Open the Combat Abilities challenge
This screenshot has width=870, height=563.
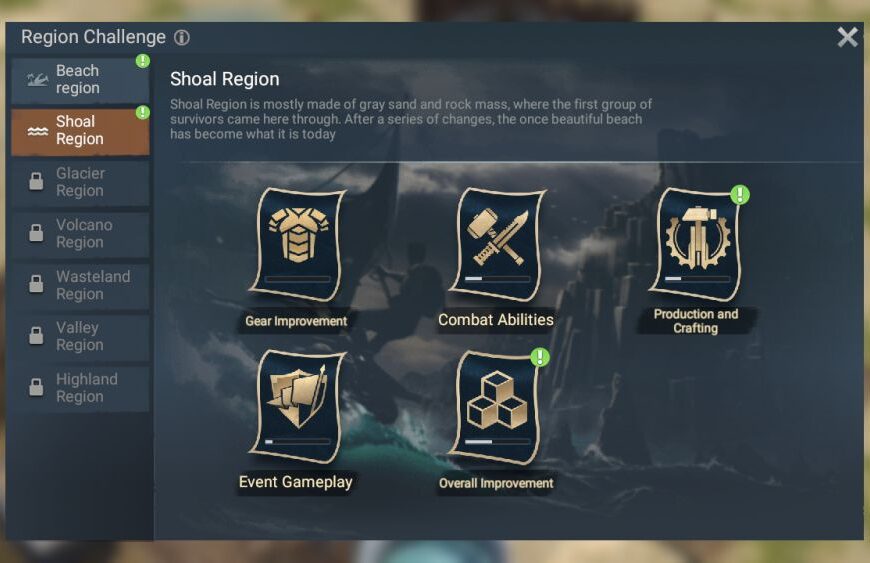[497, 246]
